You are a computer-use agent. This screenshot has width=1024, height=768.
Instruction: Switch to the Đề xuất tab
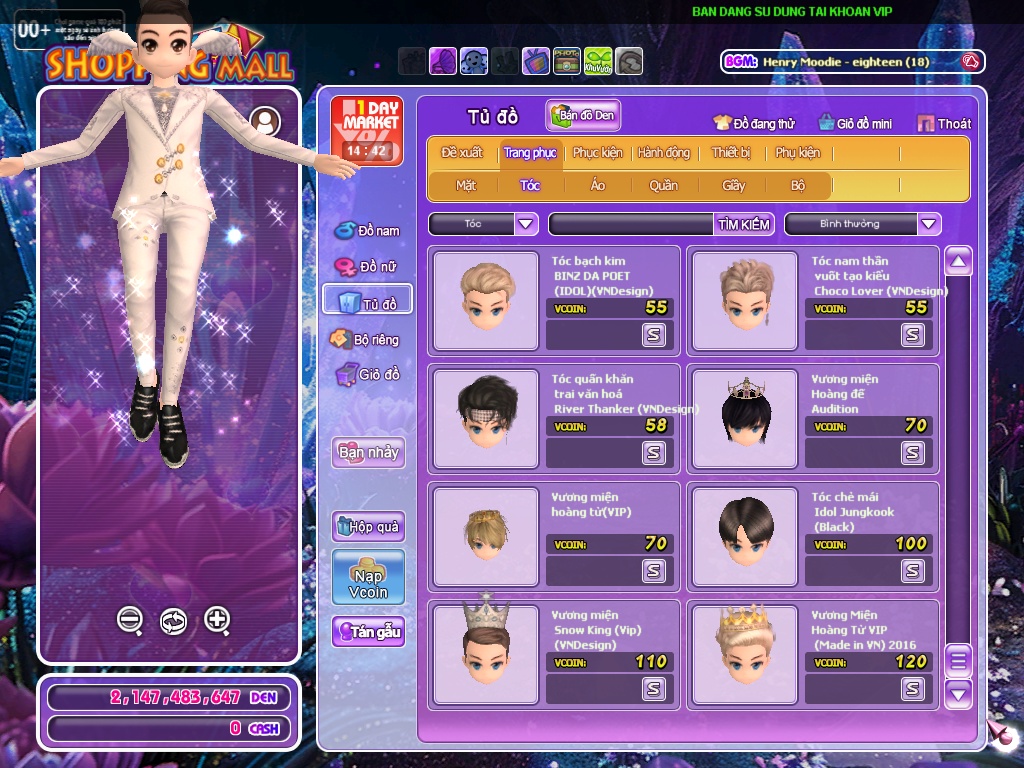[x=462, y=153]
